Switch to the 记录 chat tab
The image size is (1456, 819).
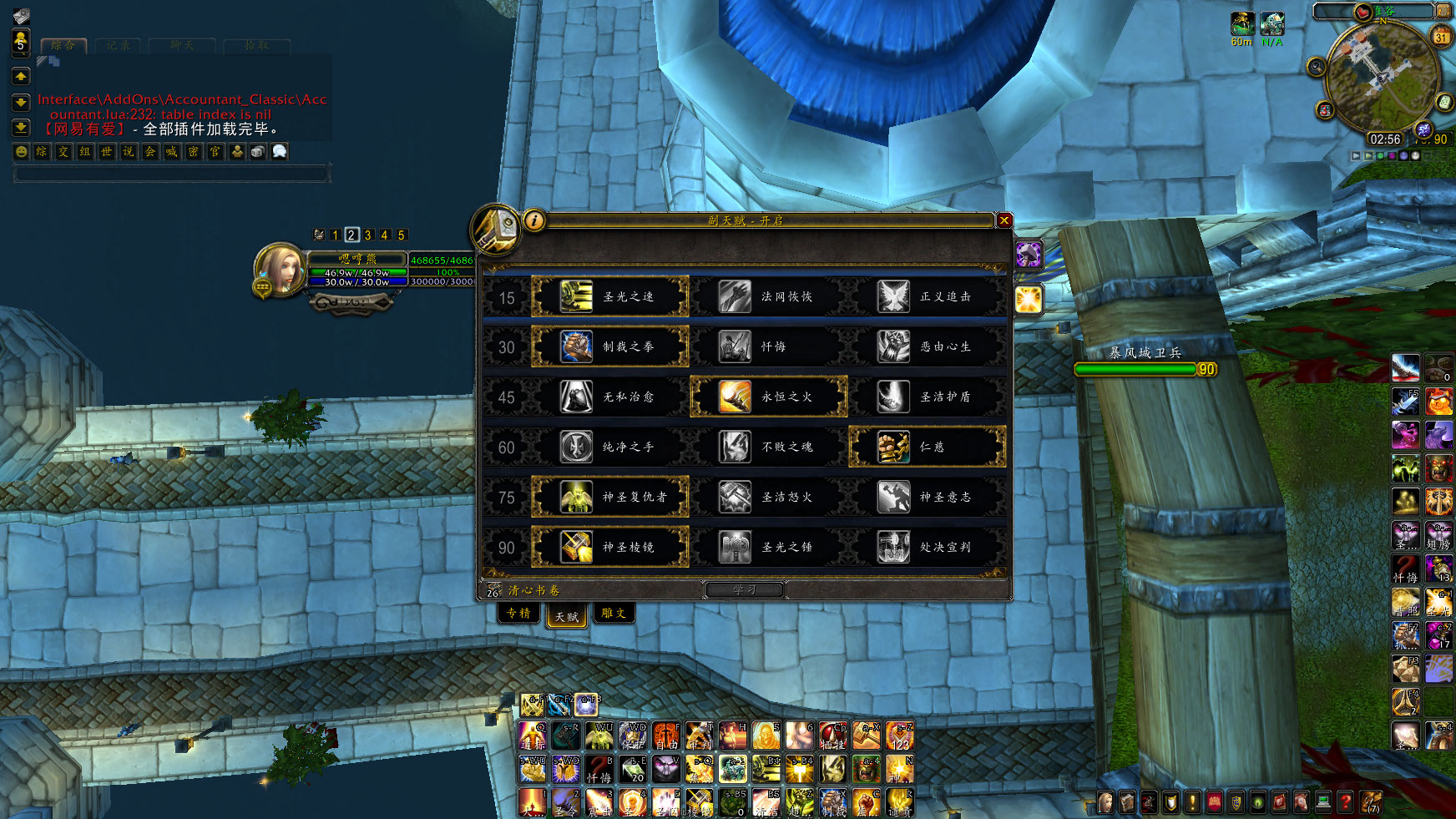[x=118, y=46]
